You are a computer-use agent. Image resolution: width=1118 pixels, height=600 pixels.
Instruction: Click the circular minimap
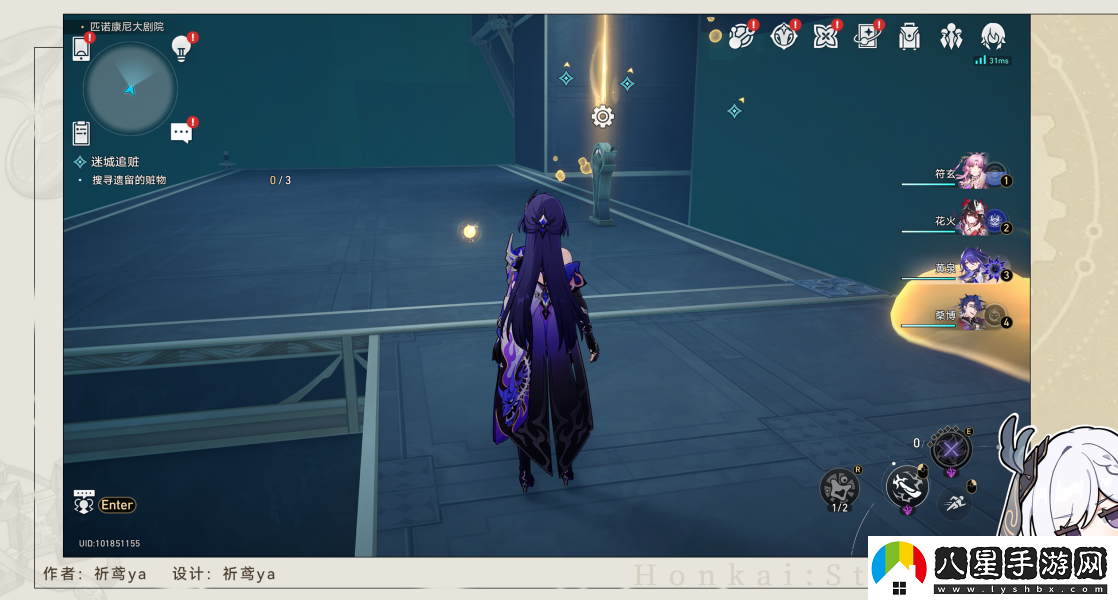130,89
